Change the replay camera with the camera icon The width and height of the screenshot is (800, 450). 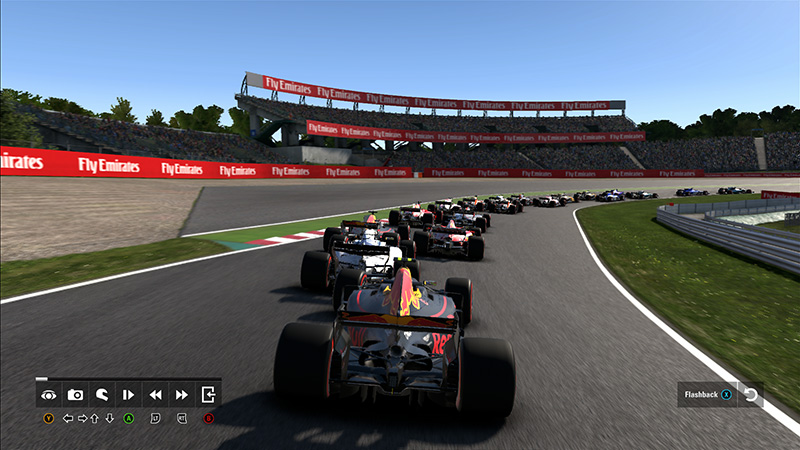(75, 394)
